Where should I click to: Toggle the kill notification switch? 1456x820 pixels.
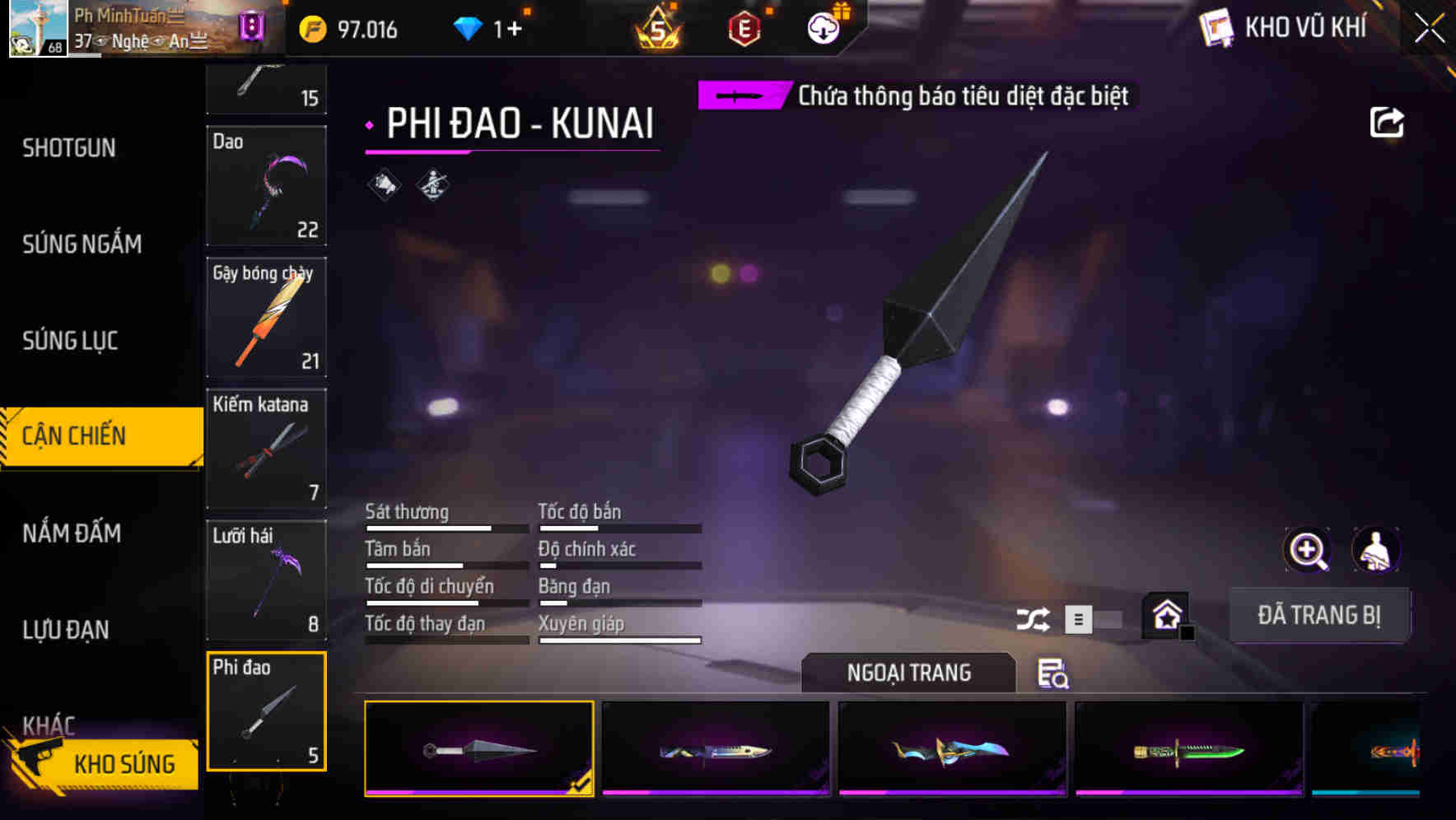click(x=740, y=96)
